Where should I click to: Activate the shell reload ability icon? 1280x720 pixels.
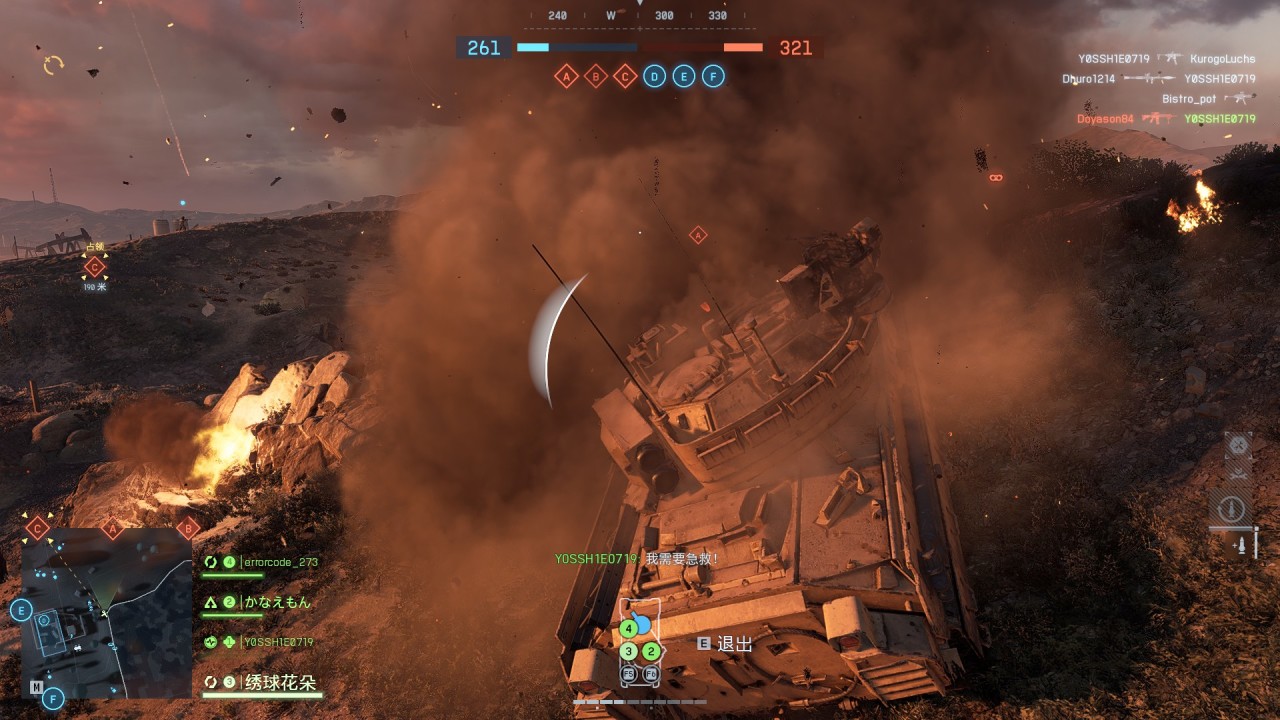tap(1233, 508)
